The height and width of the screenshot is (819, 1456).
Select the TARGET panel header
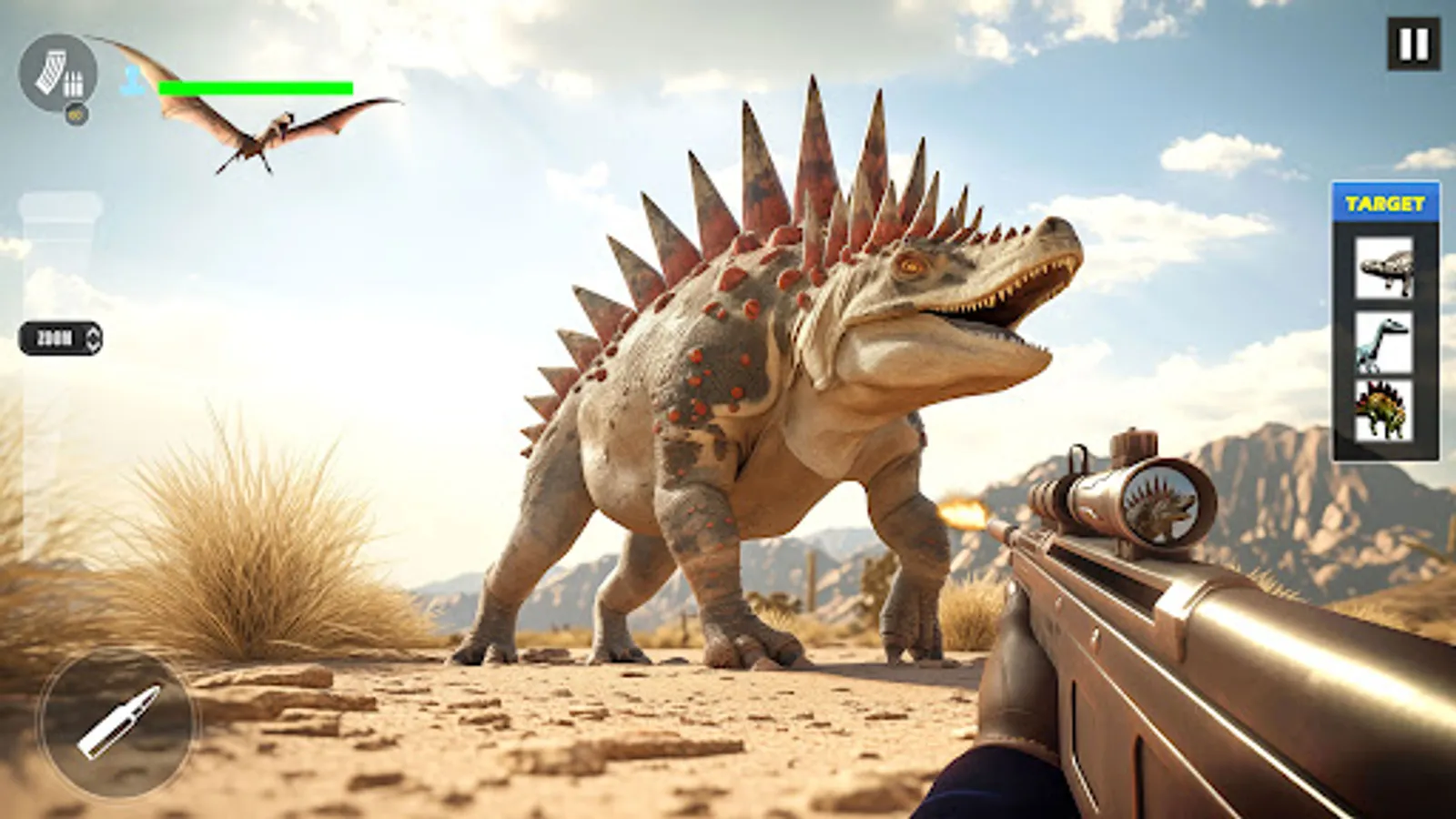(x=1384, y=204)
